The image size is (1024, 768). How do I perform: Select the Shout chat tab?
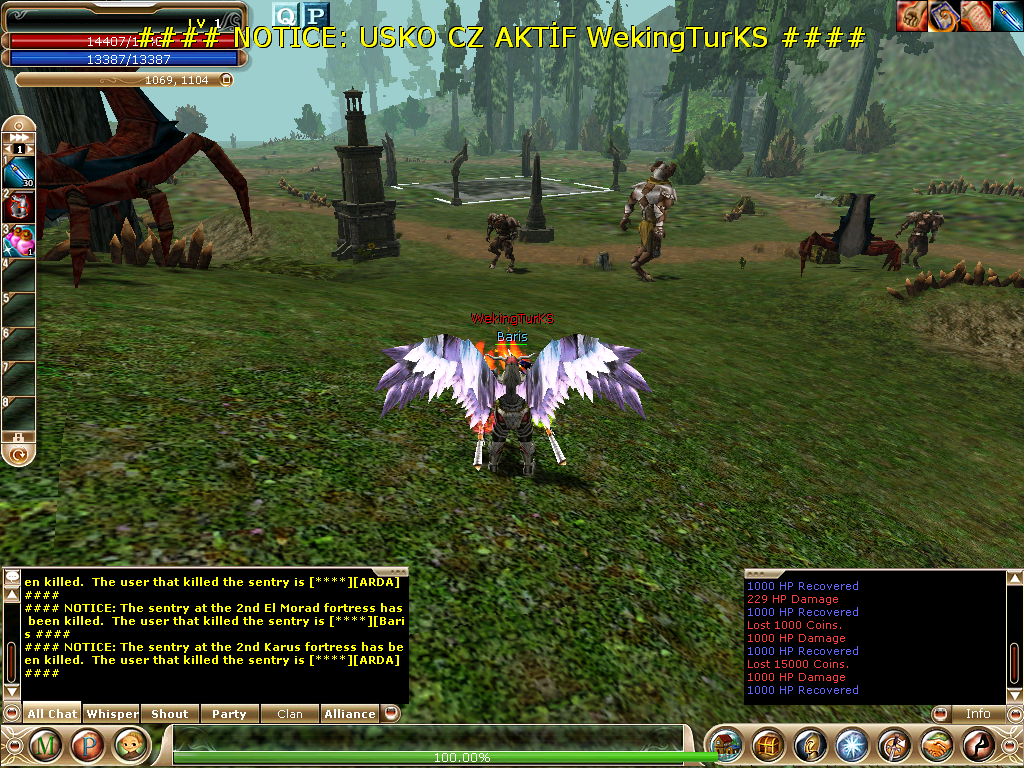pos(170,714)
